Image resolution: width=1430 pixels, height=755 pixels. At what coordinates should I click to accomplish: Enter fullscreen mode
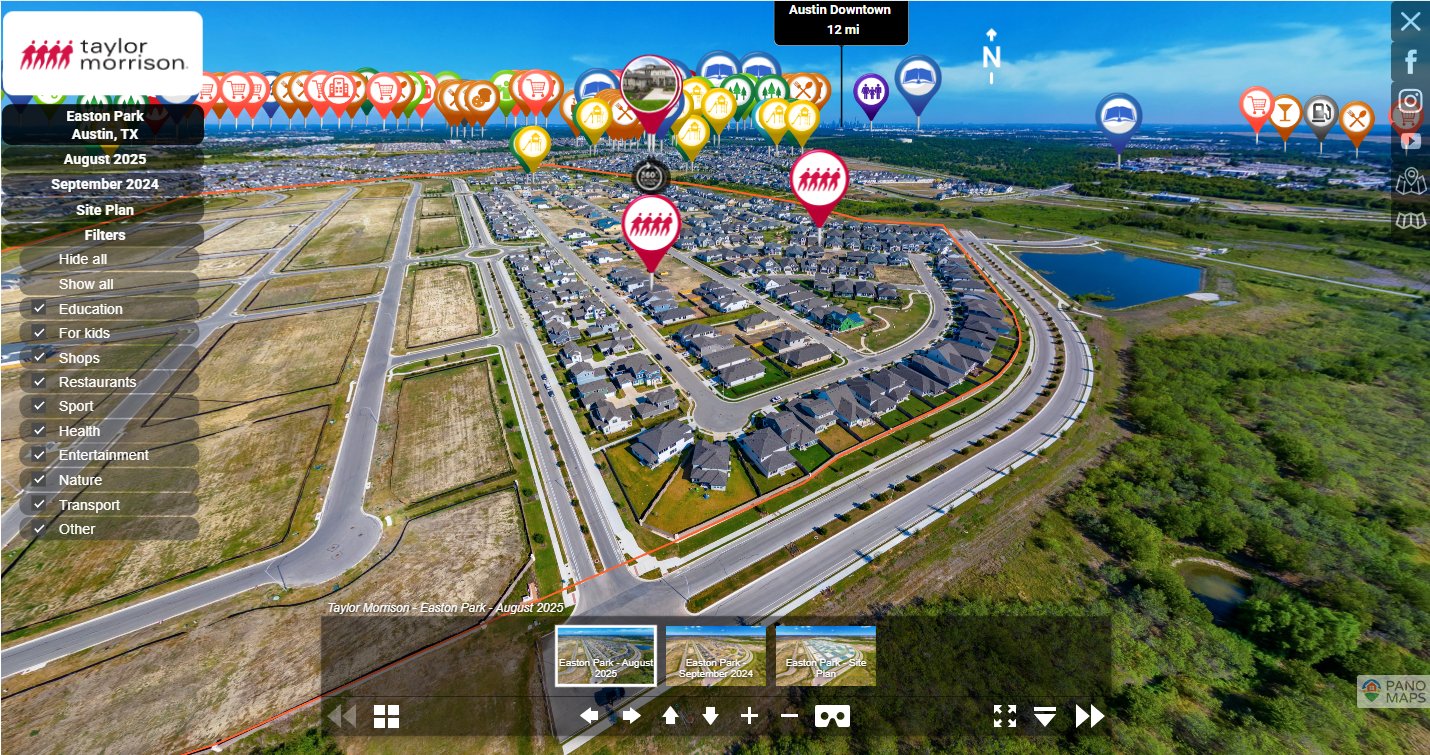point(1004,716)
